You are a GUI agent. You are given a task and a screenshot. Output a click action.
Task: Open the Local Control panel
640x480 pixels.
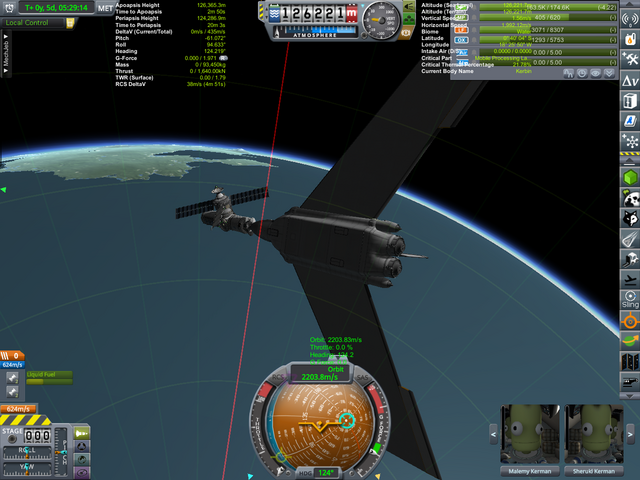click(x=30, y=22)
